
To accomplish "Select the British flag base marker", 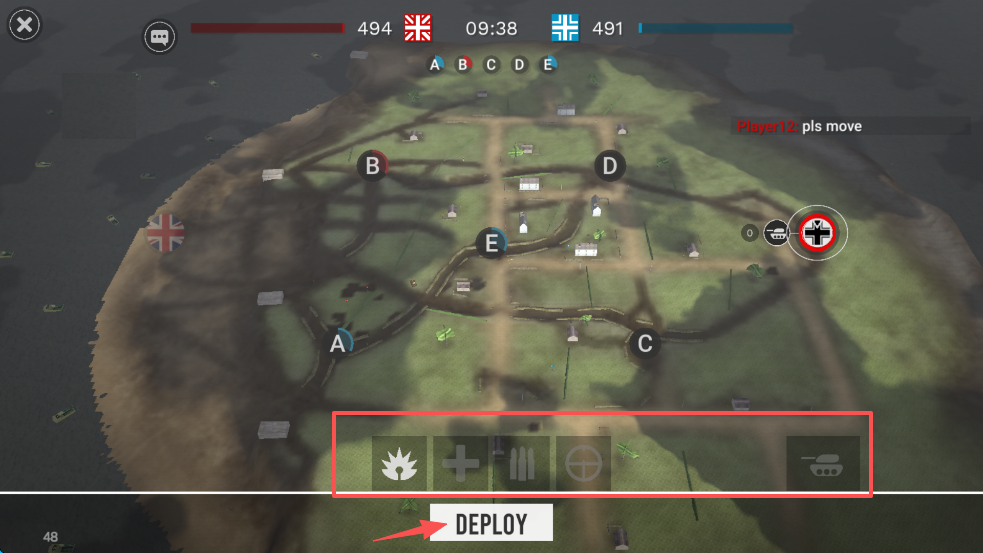I will click(x=166, y=232).
